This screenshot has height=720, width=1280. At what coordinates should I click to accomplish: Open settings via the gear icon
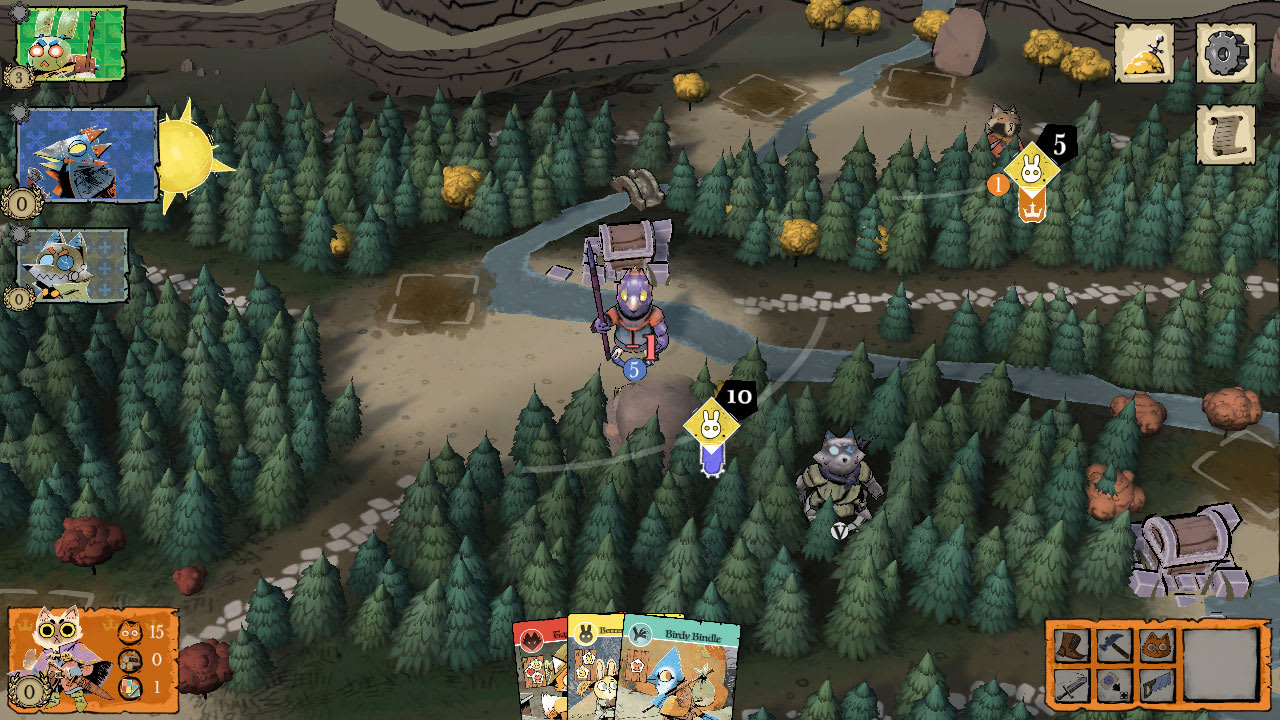tap(1226, 50)
